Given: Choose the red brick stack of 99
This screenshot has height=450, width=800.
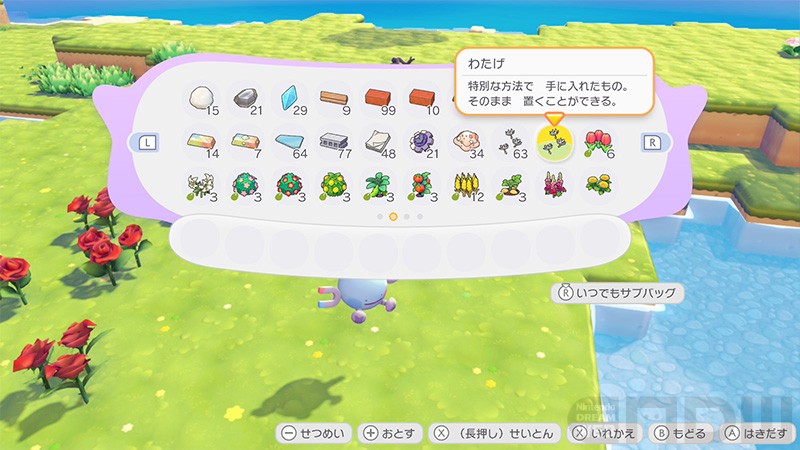Looking at the screenshot, I should (379, 98).
